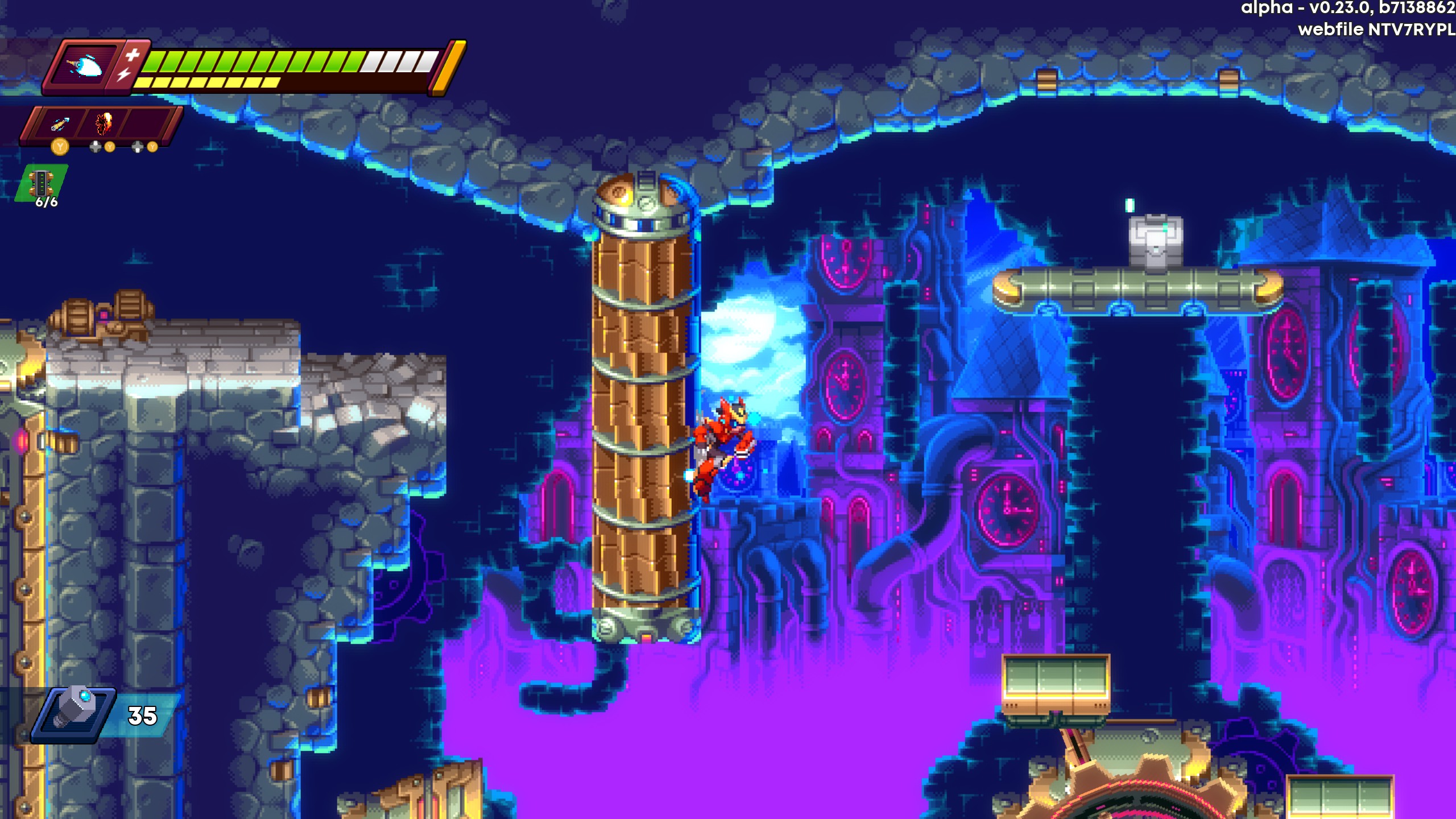Activate the flaming orange ability slot
This screenshot has width=1456, height=819.
coord(104,123)
